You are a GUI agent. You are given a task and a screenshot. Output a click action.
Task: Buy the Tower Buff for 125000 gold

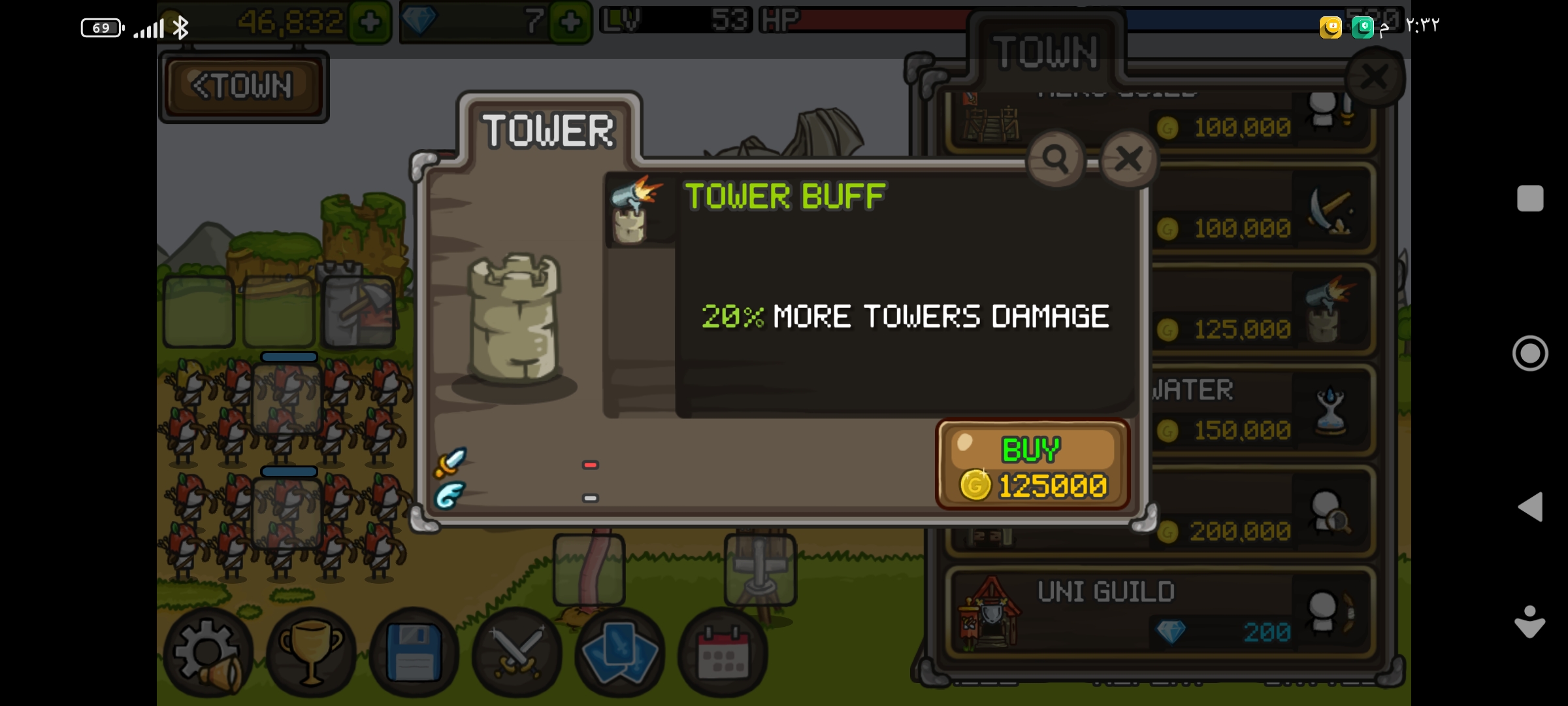tap(1032, 465)
